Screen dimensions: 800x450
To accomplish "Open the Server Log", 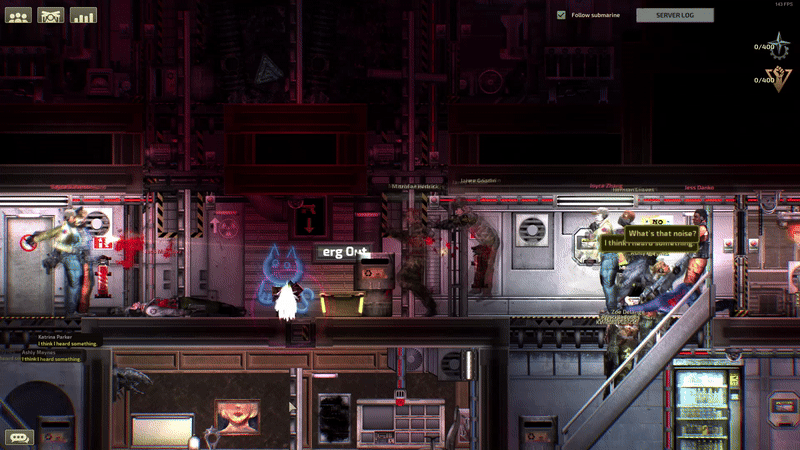I will point(675,15).
